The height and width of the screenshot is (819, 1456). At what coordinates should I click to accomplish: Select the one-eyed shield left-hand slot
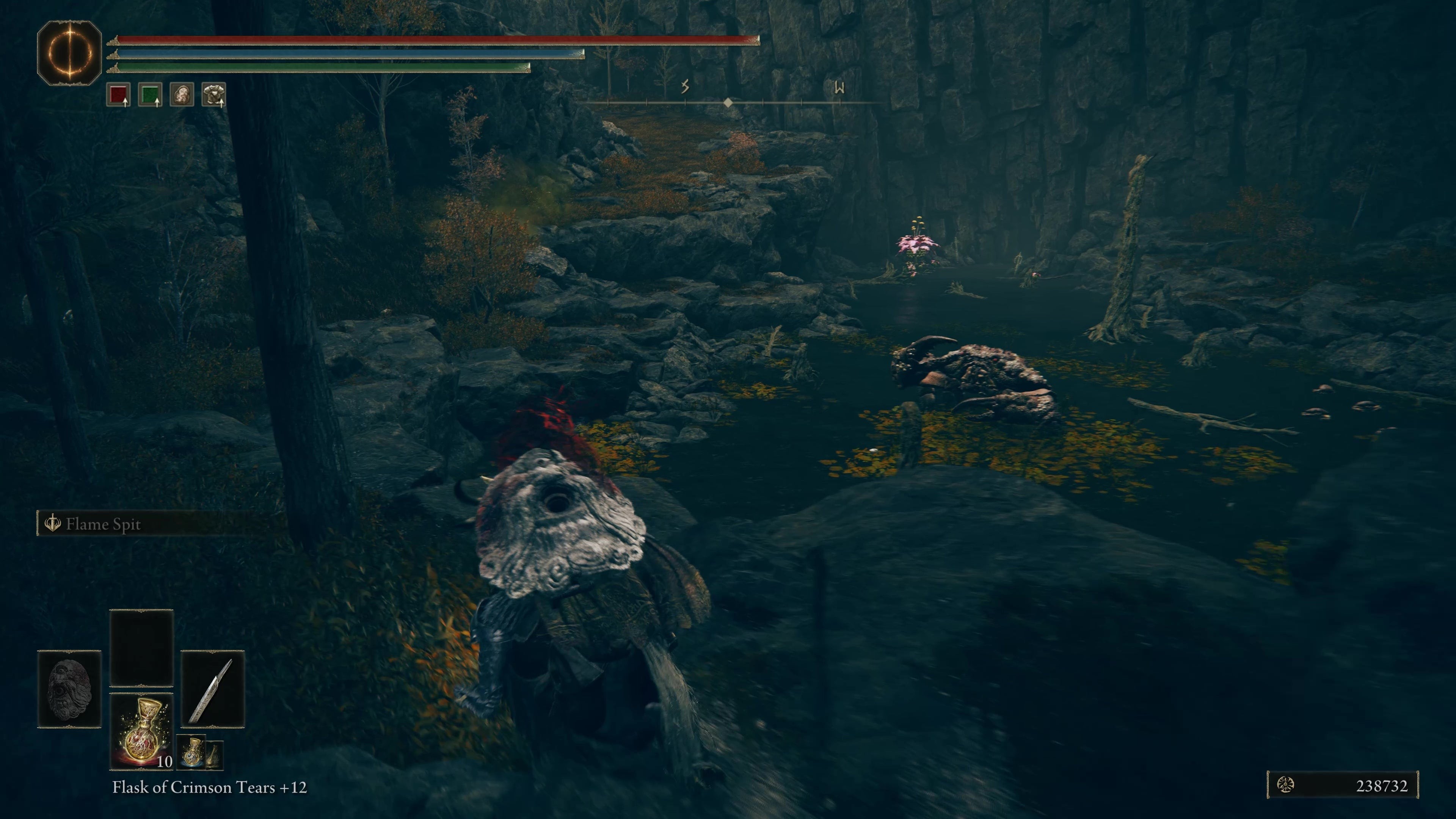69,689
